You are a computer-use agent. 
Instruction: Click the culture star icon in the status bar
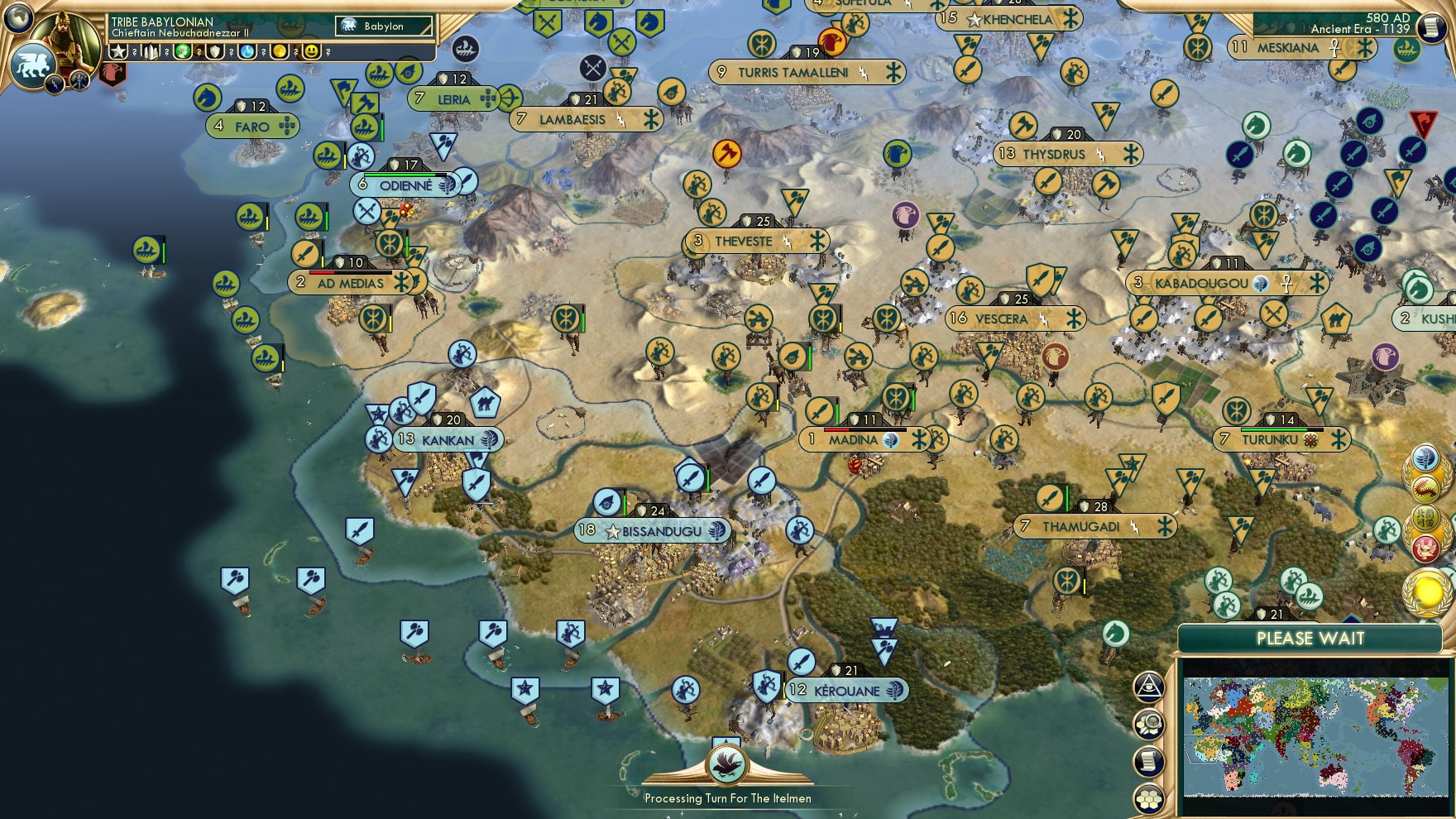pos(118,51)
